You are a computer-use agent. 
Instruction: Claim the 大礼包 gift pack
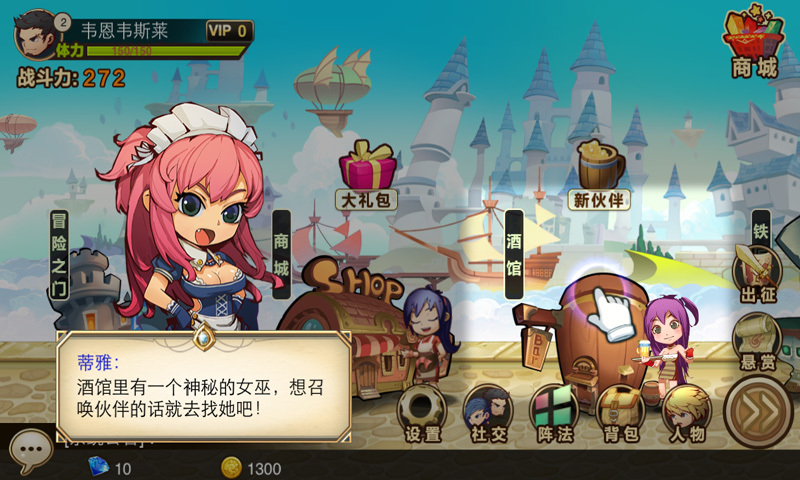(368, 172)
